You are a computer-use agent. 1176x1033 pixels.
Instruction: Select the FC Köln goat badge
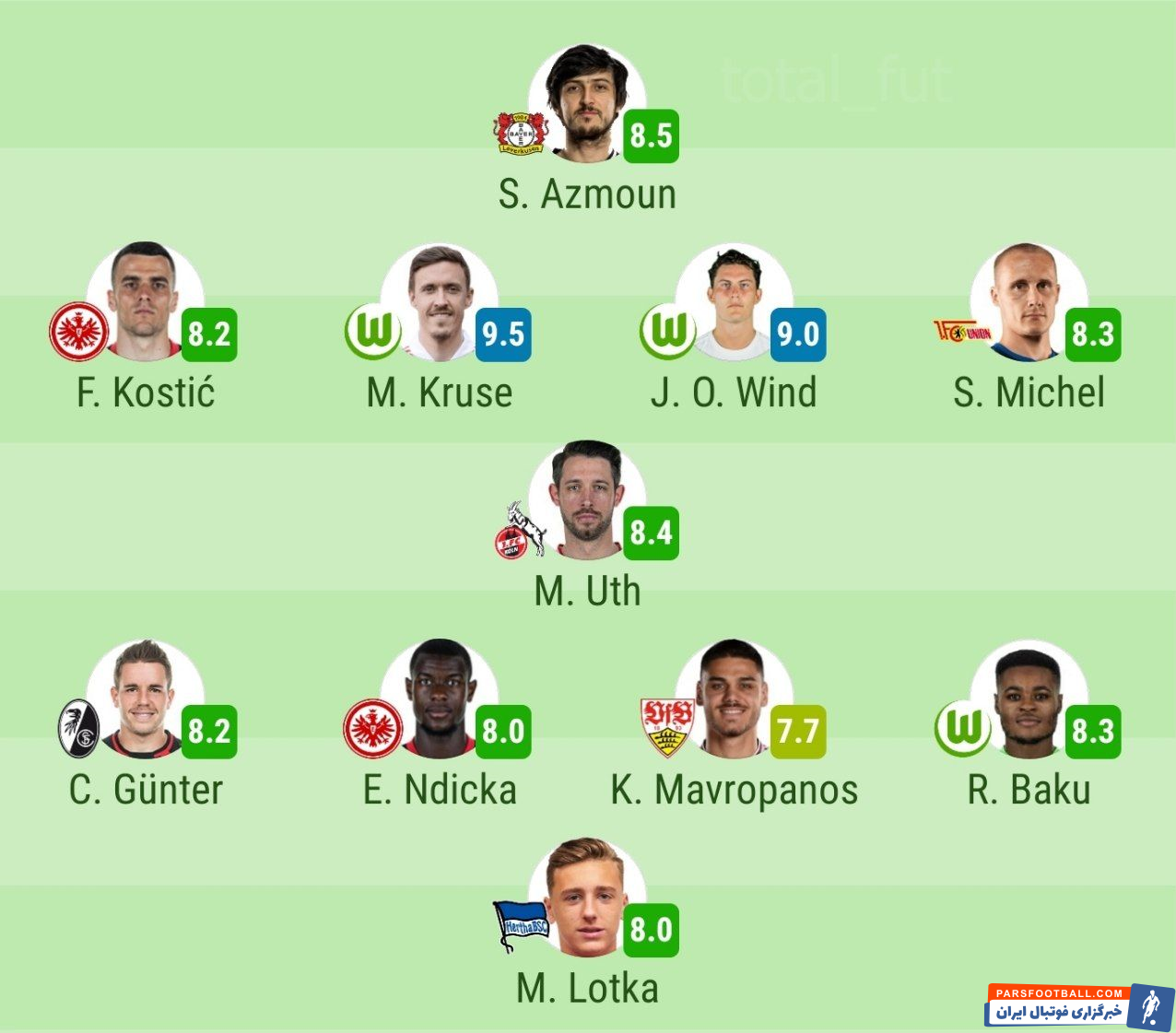(519, 532)
